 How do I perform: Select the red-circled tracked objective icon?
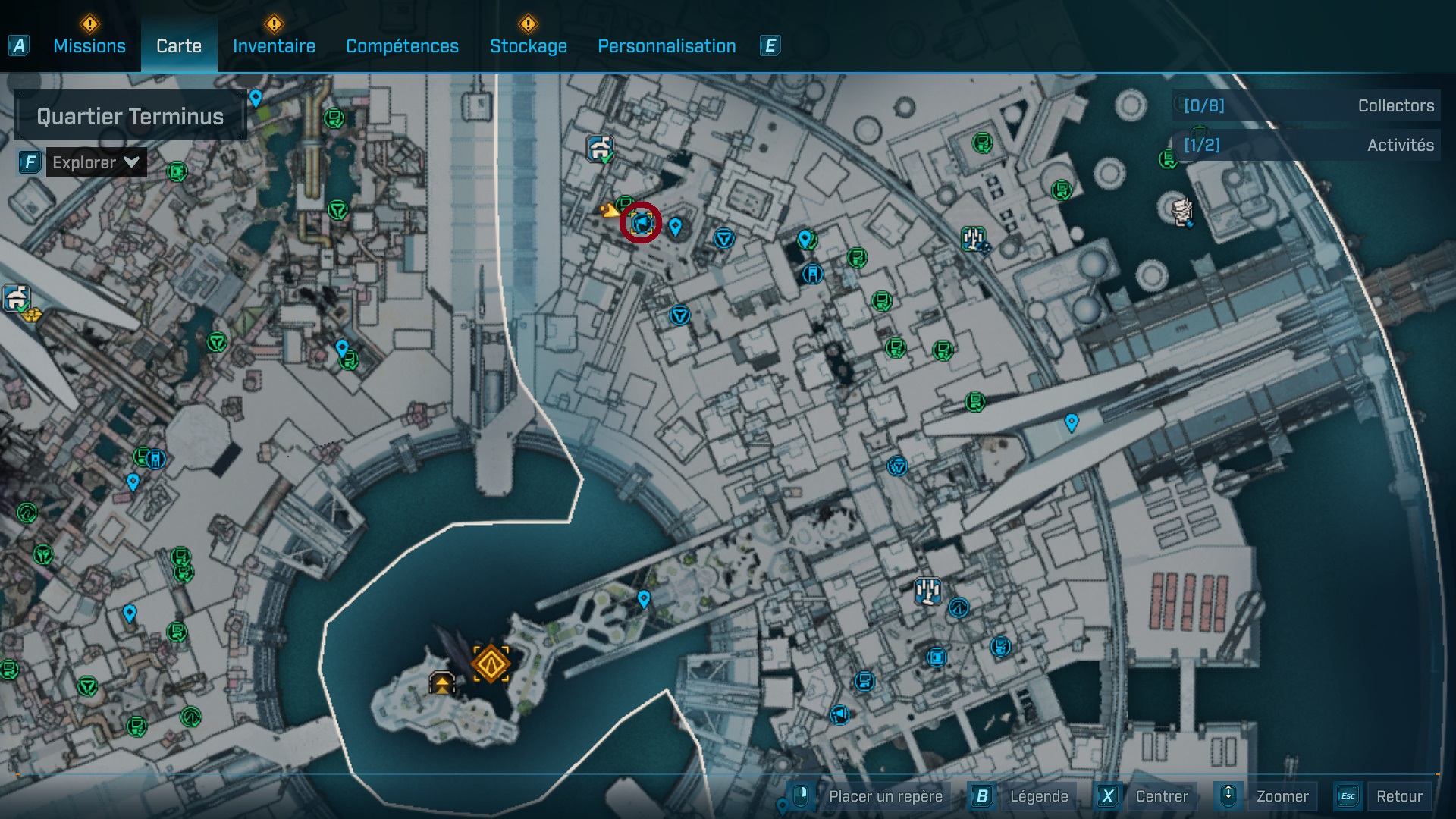[639, 224]
